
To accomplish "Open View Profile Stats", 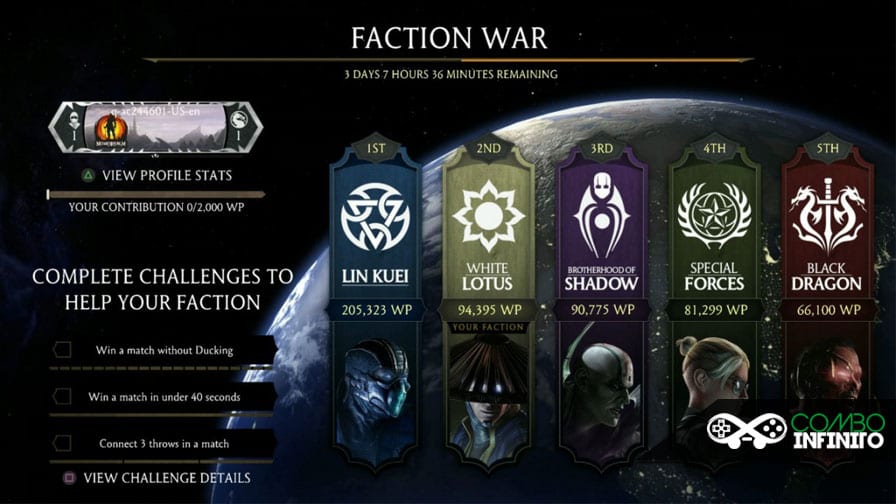I will [157, 176].
